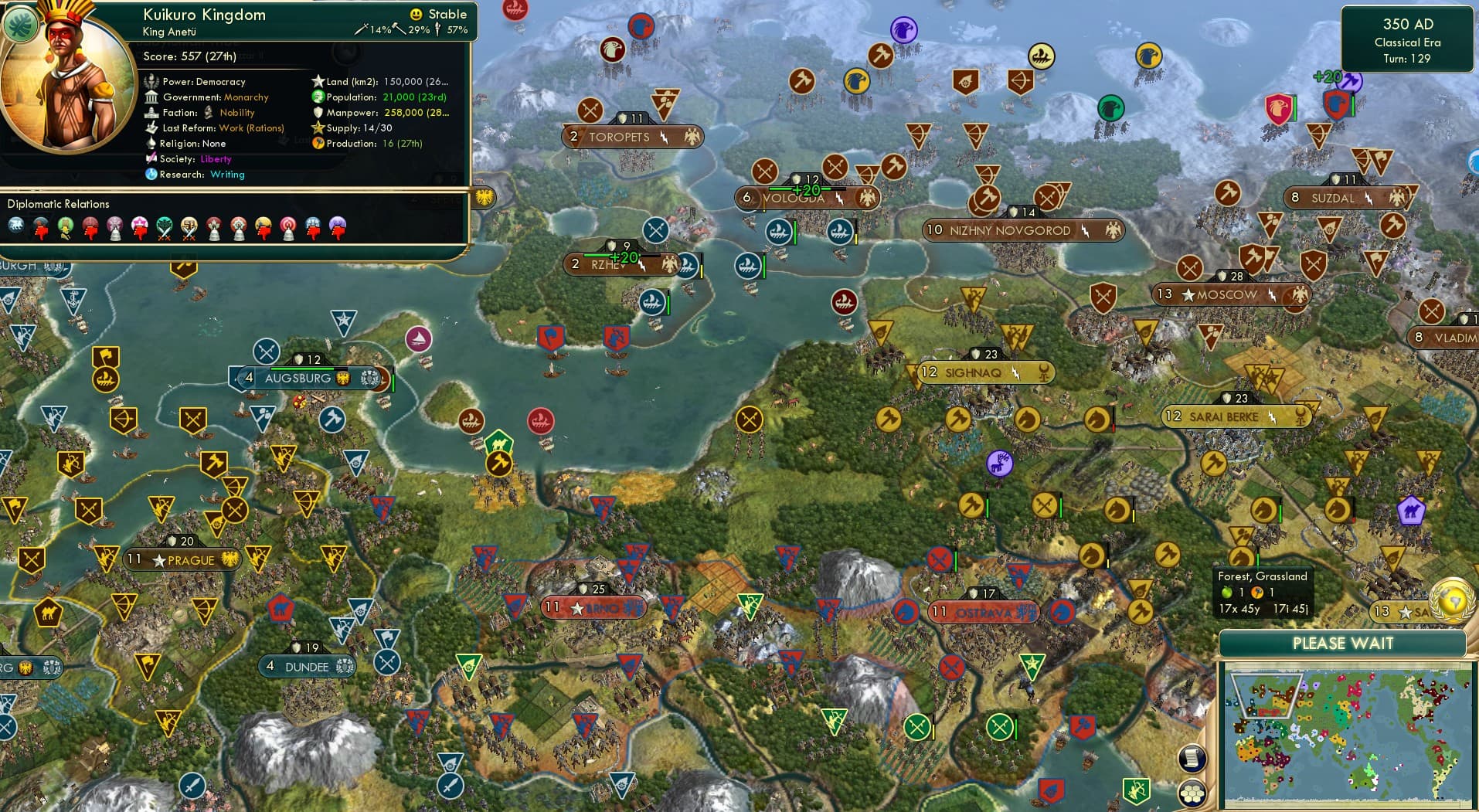Click the Manpower shield icon
The image size is (1479, 812).
click(318, 112)
